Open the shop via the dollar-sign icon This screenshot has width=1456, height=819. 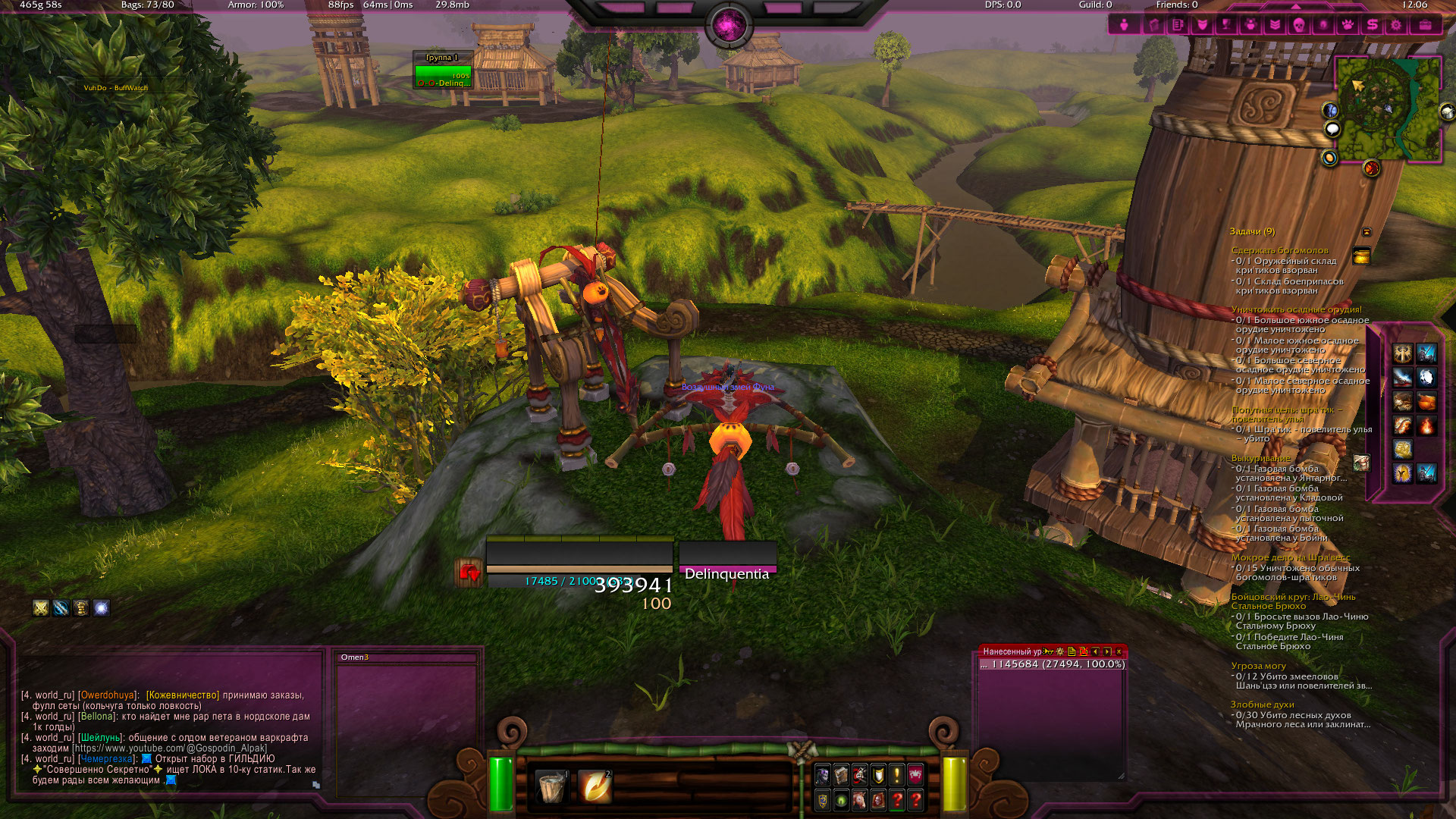(x=1372, y=25)
